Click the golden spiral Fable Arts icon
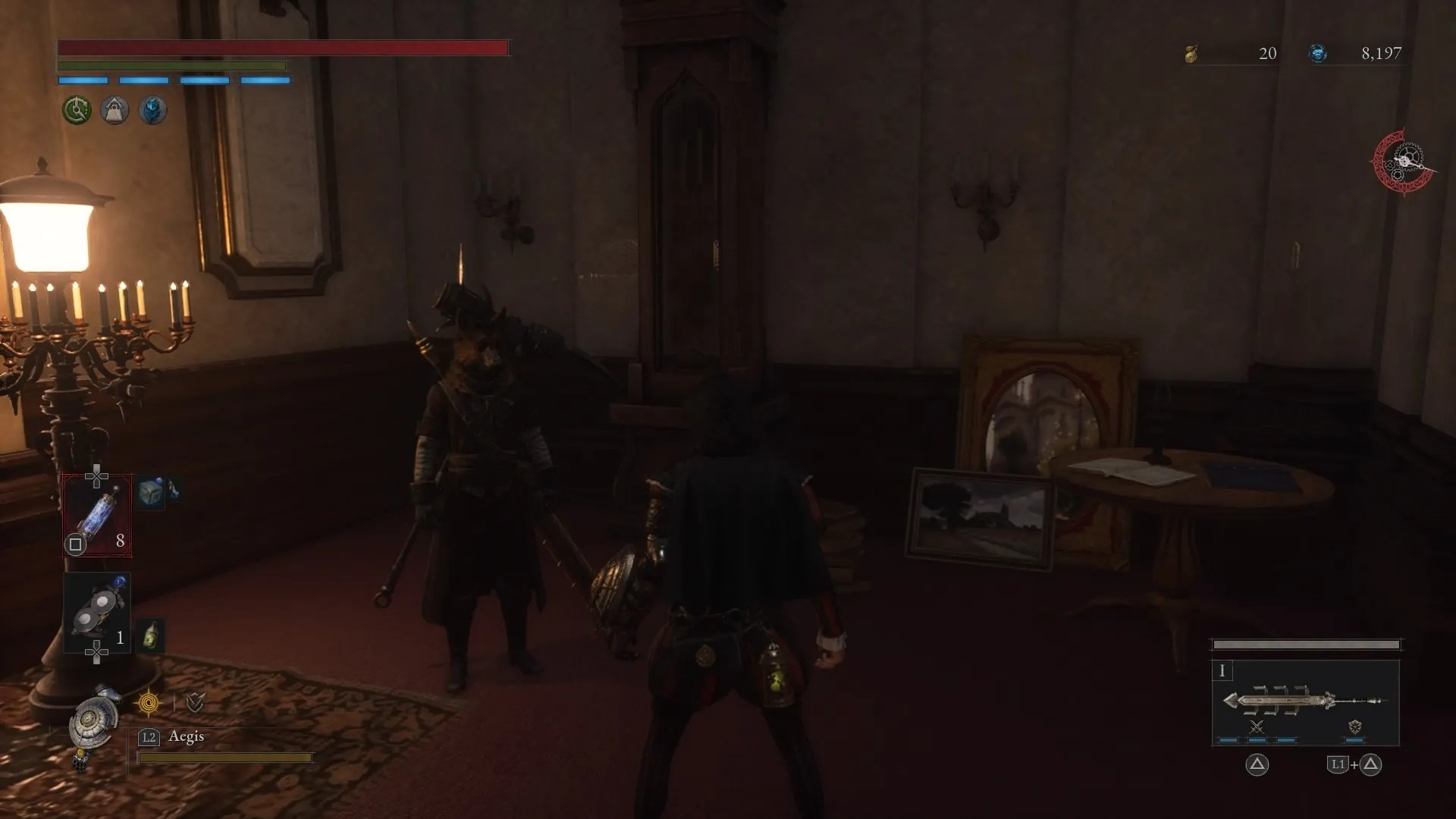The width and height of the screenshot is (1456, 819). tap(149, 703)
